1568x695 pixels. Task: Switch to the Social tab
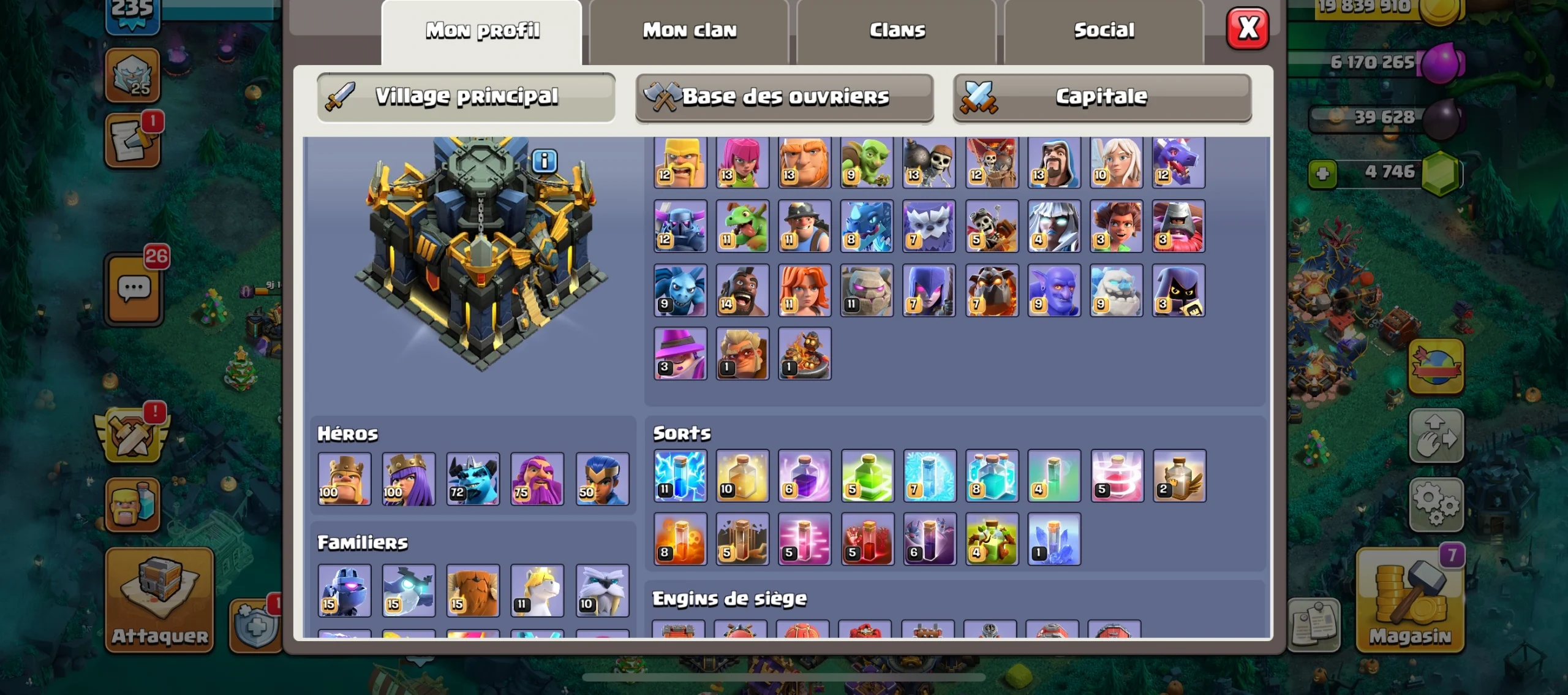1103,29
